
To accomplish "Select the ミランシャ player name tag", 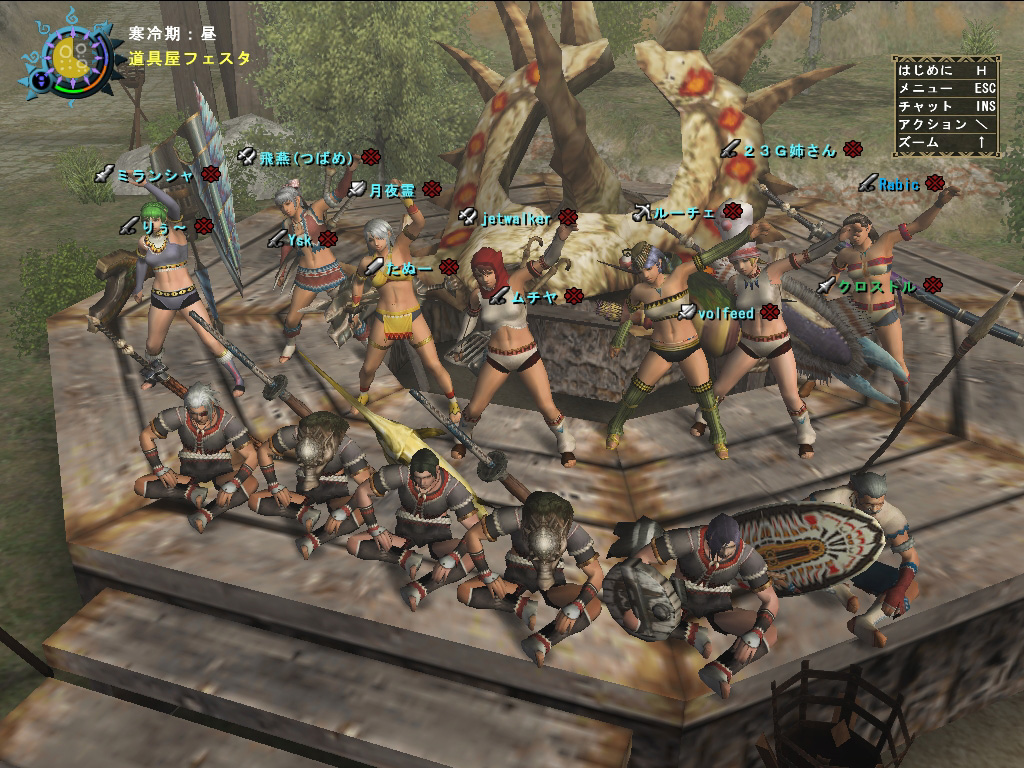I will [154, 175].
